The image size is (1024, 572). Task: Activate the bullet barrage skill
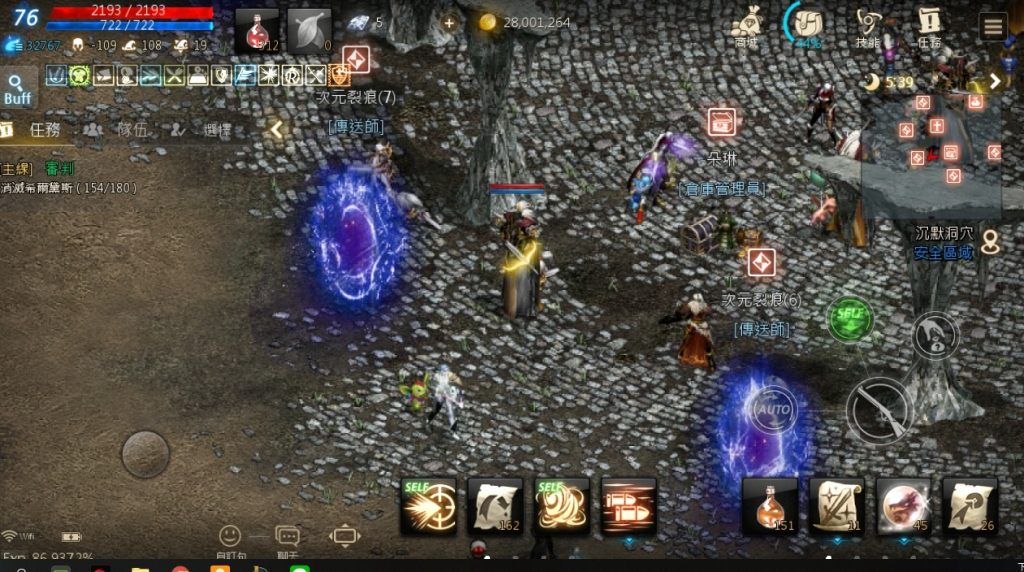(629, 505)
